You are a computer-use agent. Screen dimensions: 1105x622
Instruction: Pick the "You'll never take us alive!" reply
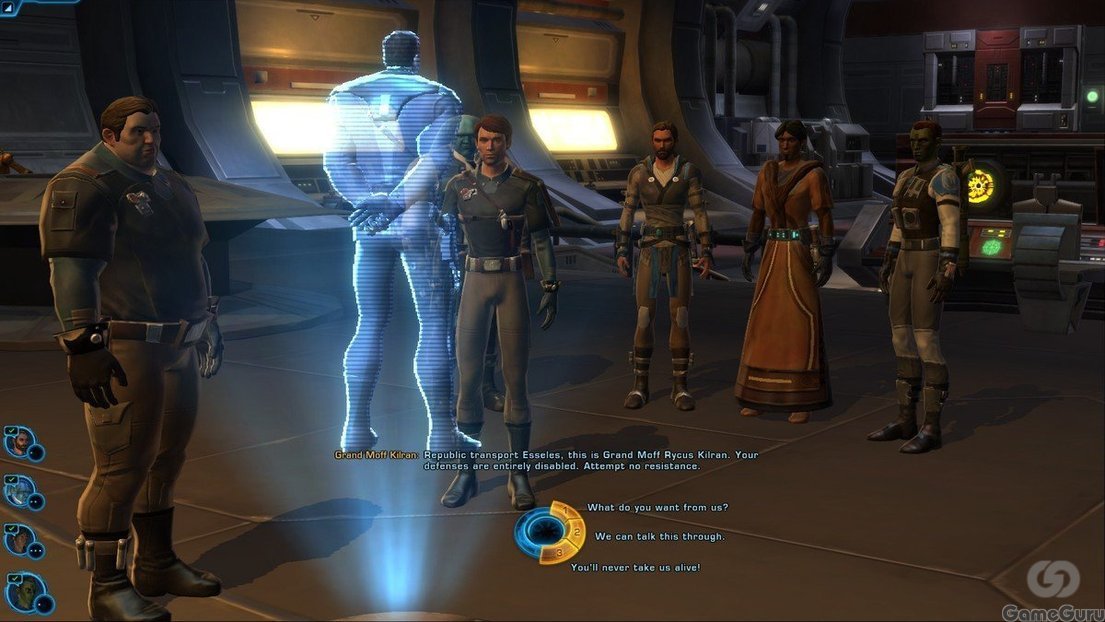(635, 567)
